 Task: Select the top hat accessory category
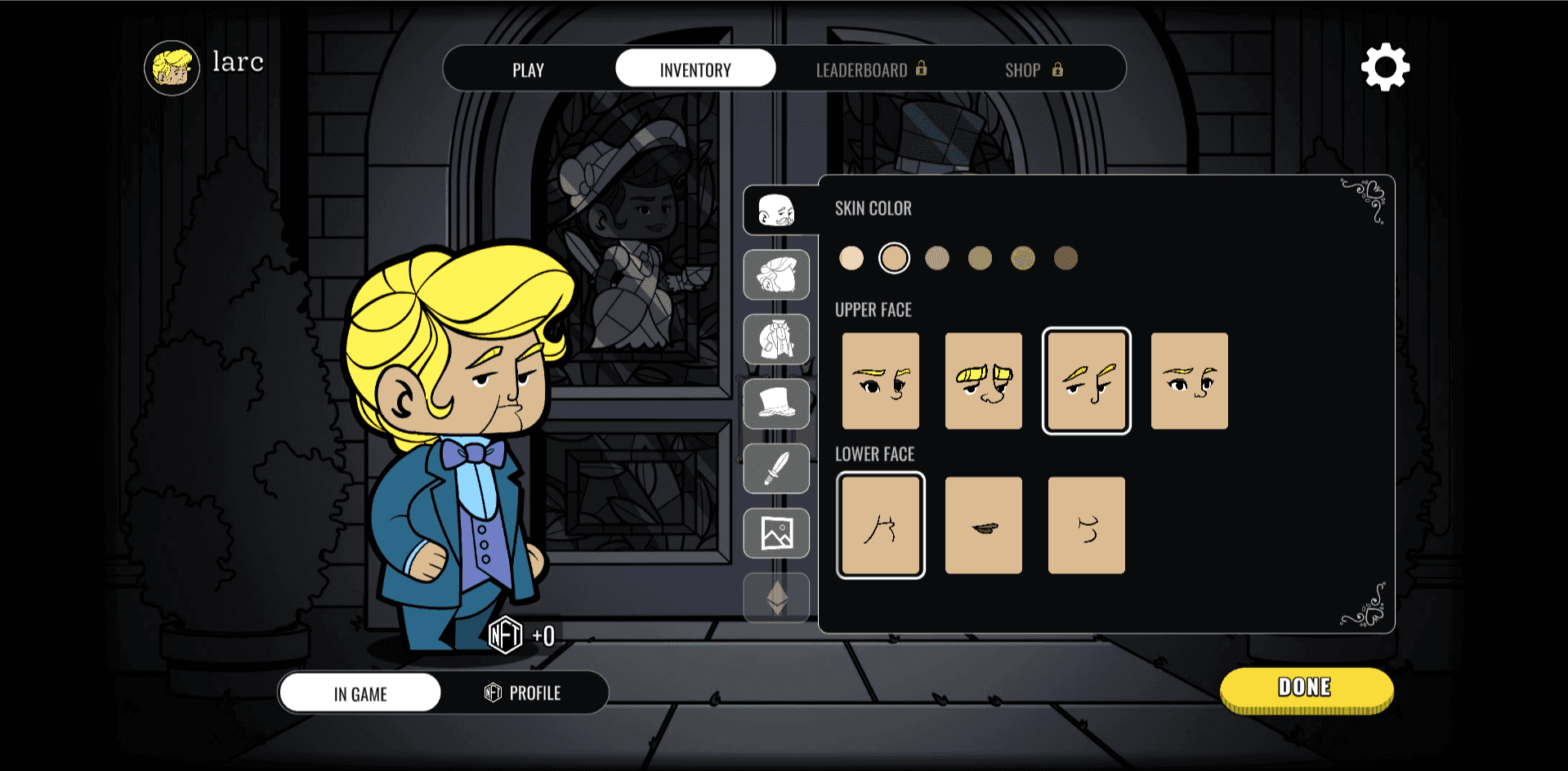pos(775,404)
